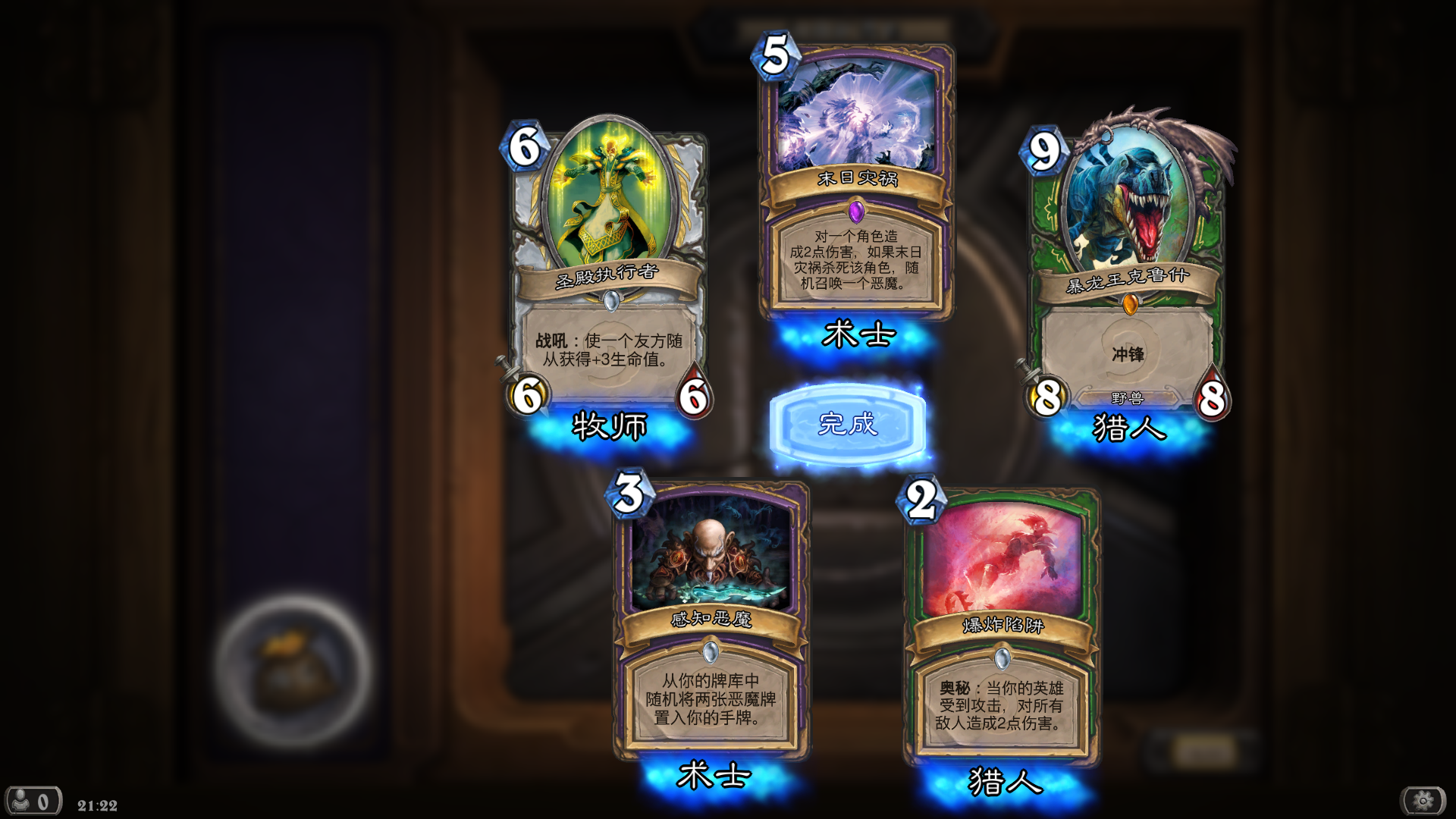Click the mana crystal showing 9 on 暴龙王克鲁什

(x=1045, y=149)
